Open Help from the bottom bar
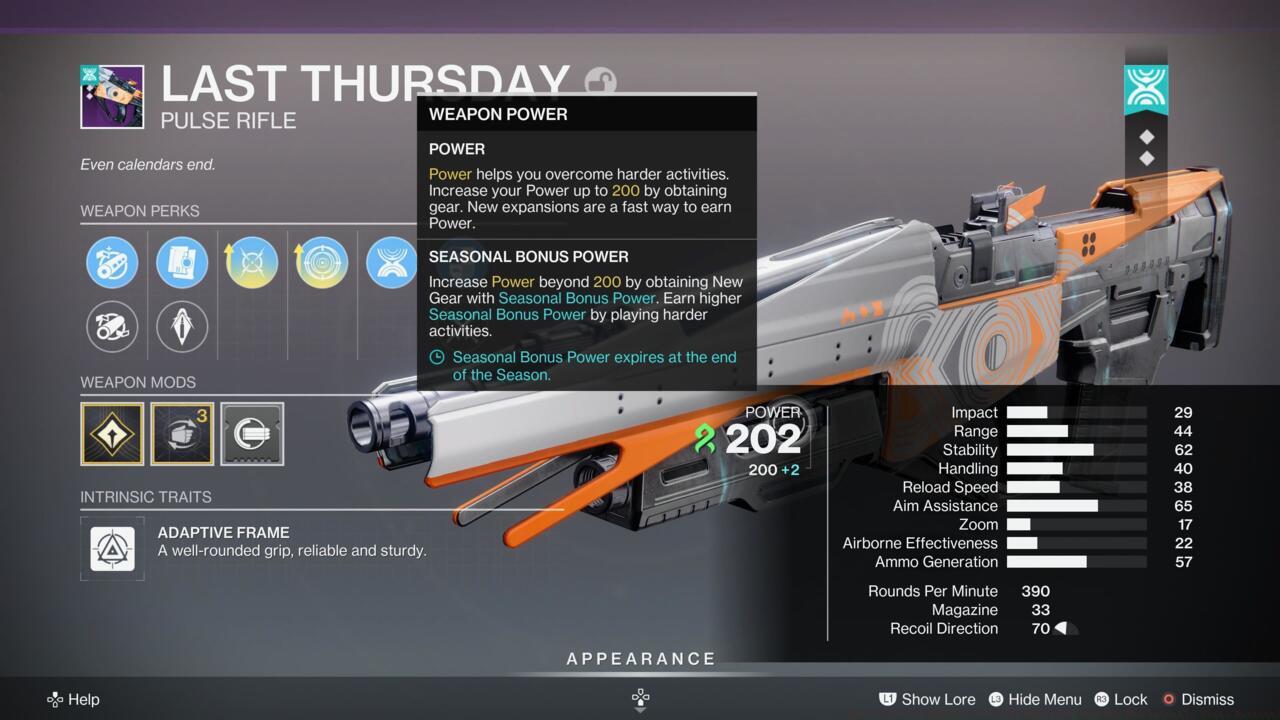The image size is (1280, 720). coord(73,699)
